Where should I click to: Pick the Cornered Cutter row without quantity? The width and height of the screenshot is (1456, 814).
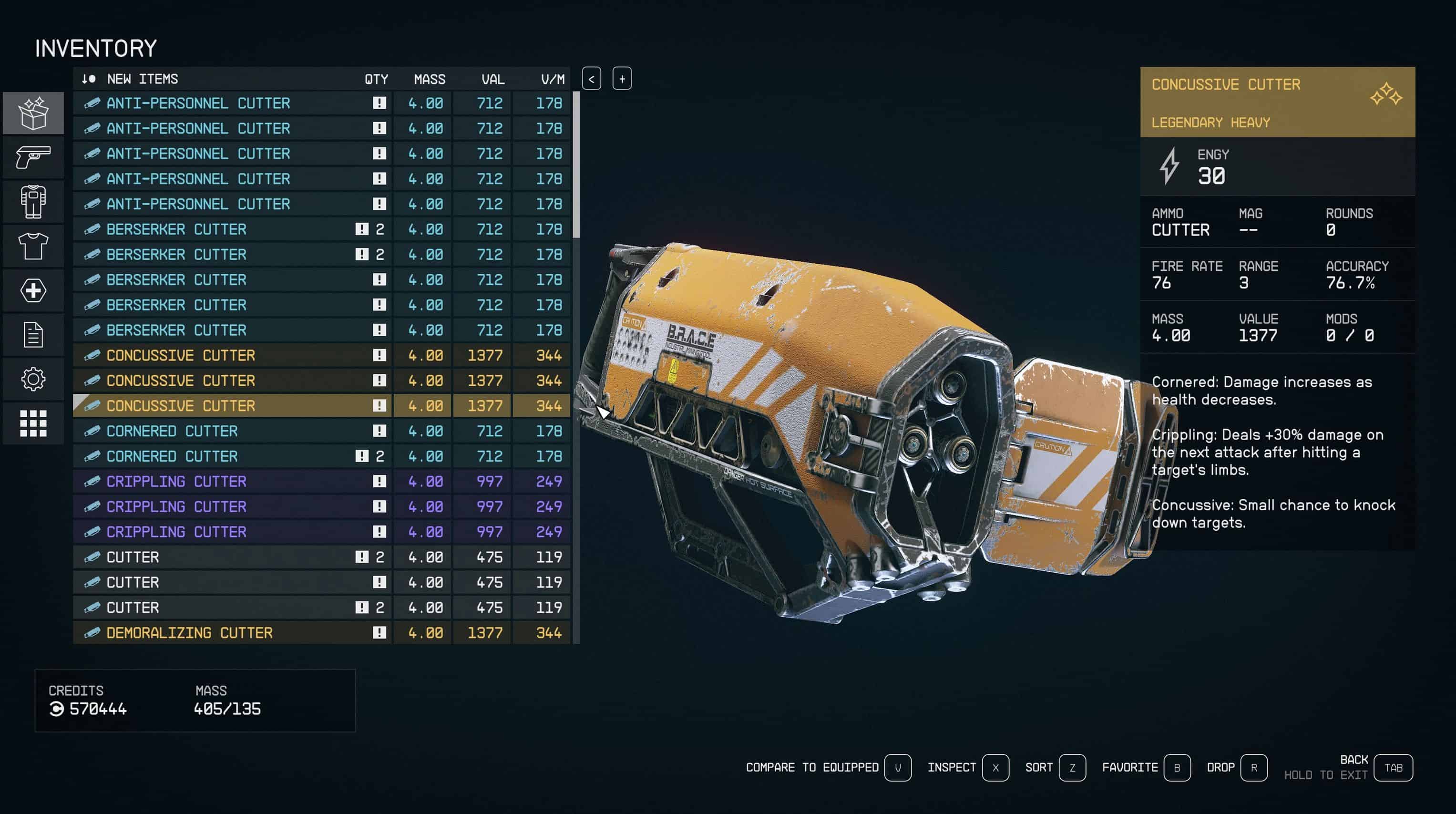(x=226, y=431)
